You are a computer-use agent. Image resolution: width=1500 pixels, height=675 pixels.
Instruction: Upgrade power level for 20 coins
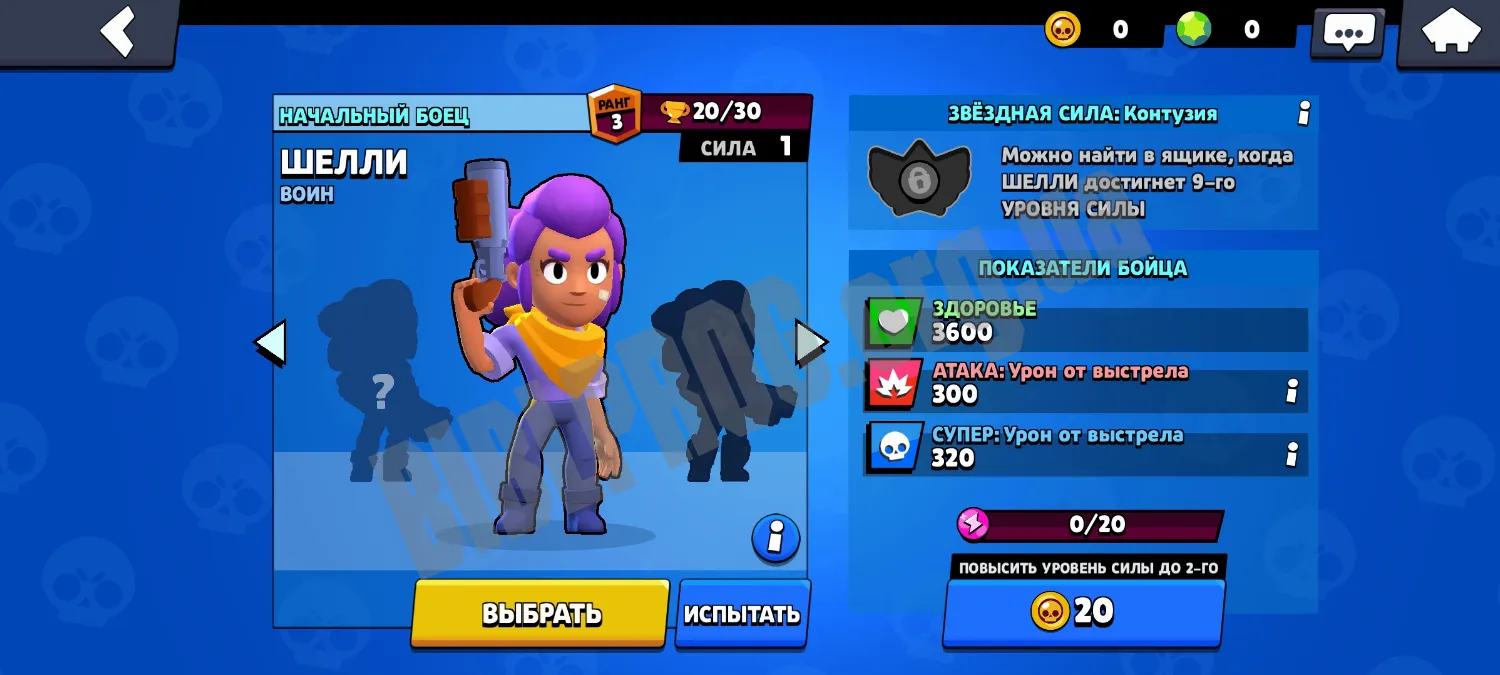[x=1084, y=611]
